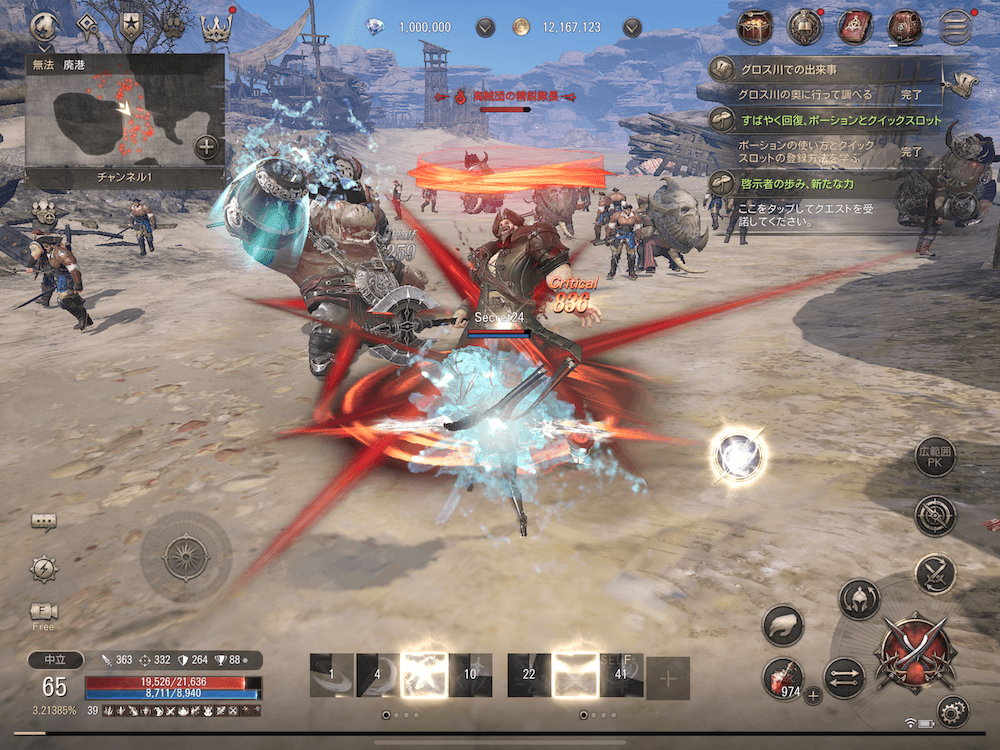Open the chat speech bubble
The width and height of the screenshot is (1000, 750).
(43, 522)
